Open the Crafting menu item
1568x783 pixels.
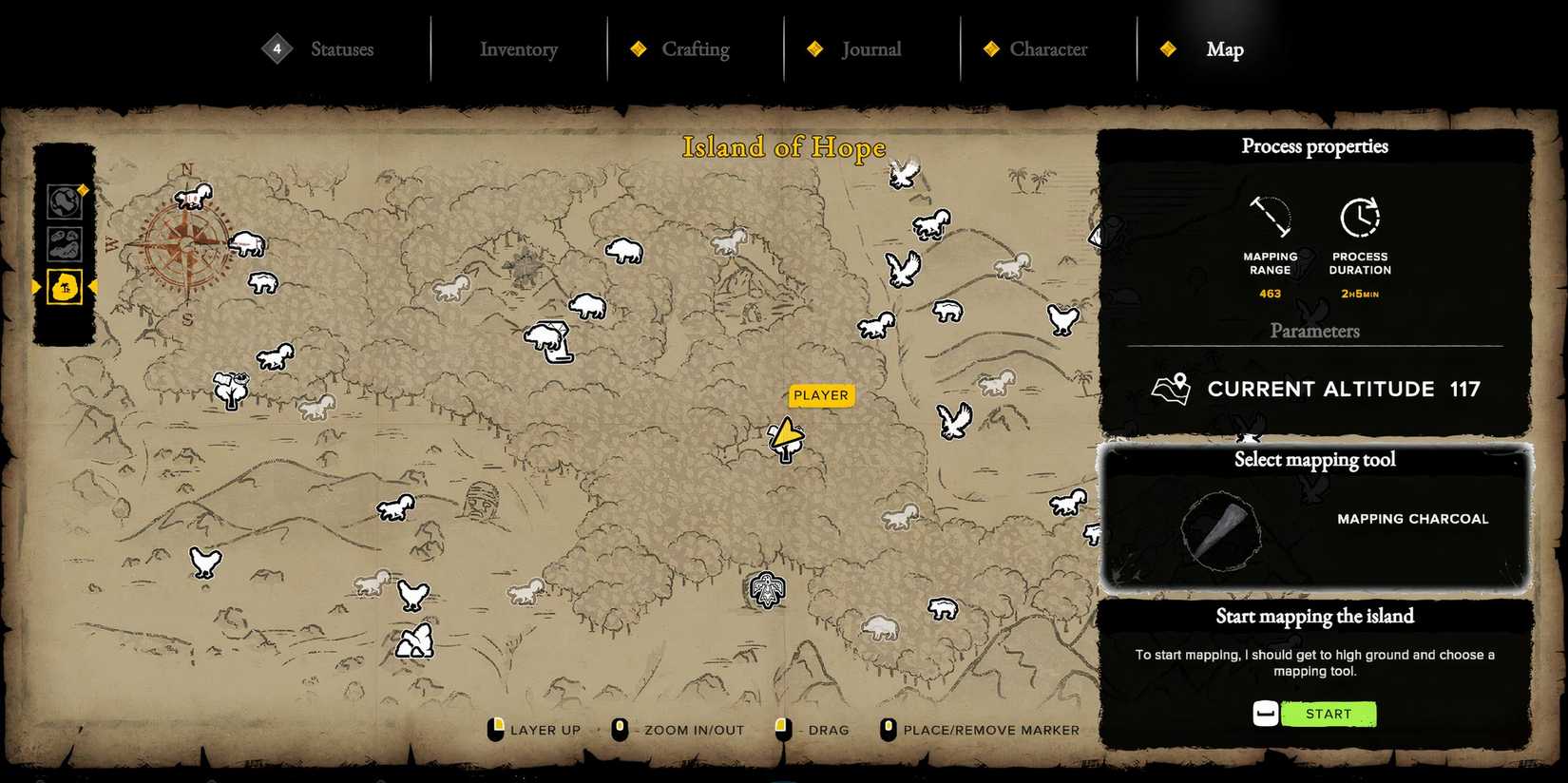(x=696, y=48)
